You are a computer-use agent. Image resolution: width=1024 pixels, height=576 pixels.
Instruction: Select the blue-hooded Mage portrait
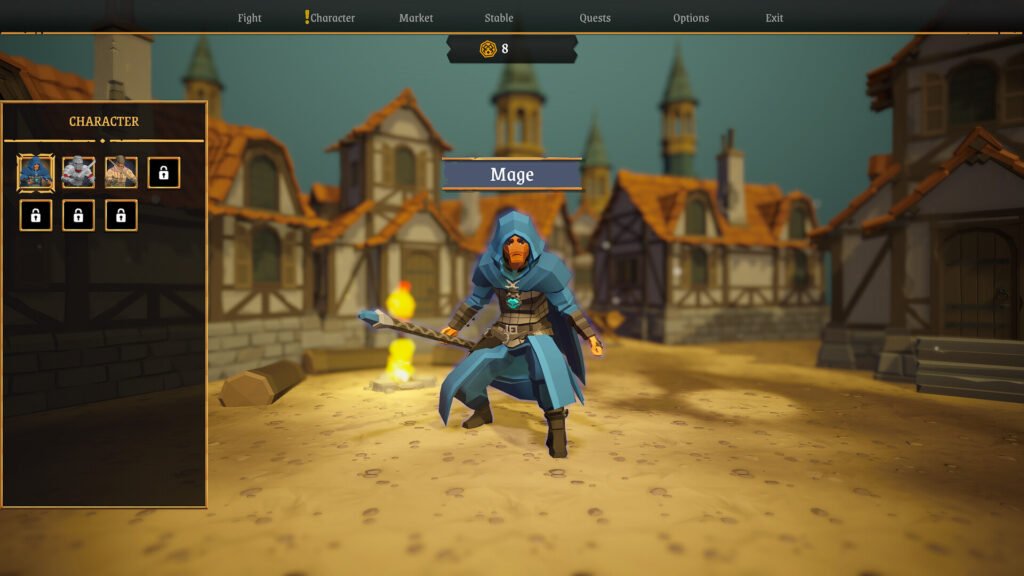tap(35, 173)
